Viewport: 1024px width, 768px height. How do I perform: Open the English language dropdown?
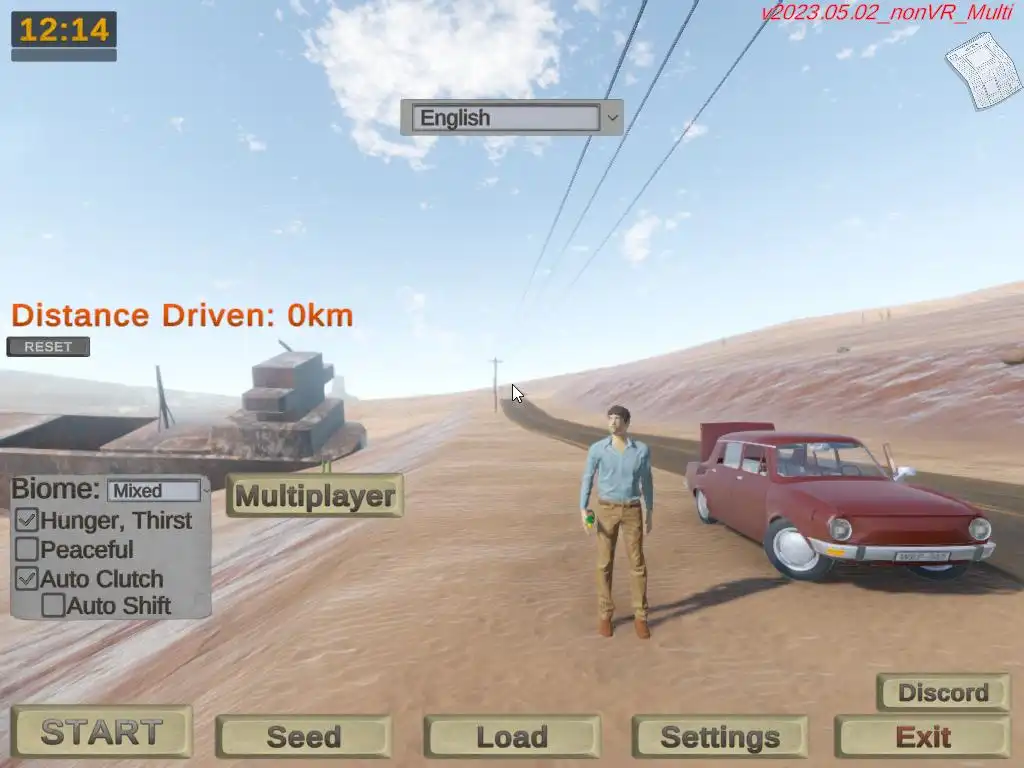pyautogui.click(x=511, y=118)
